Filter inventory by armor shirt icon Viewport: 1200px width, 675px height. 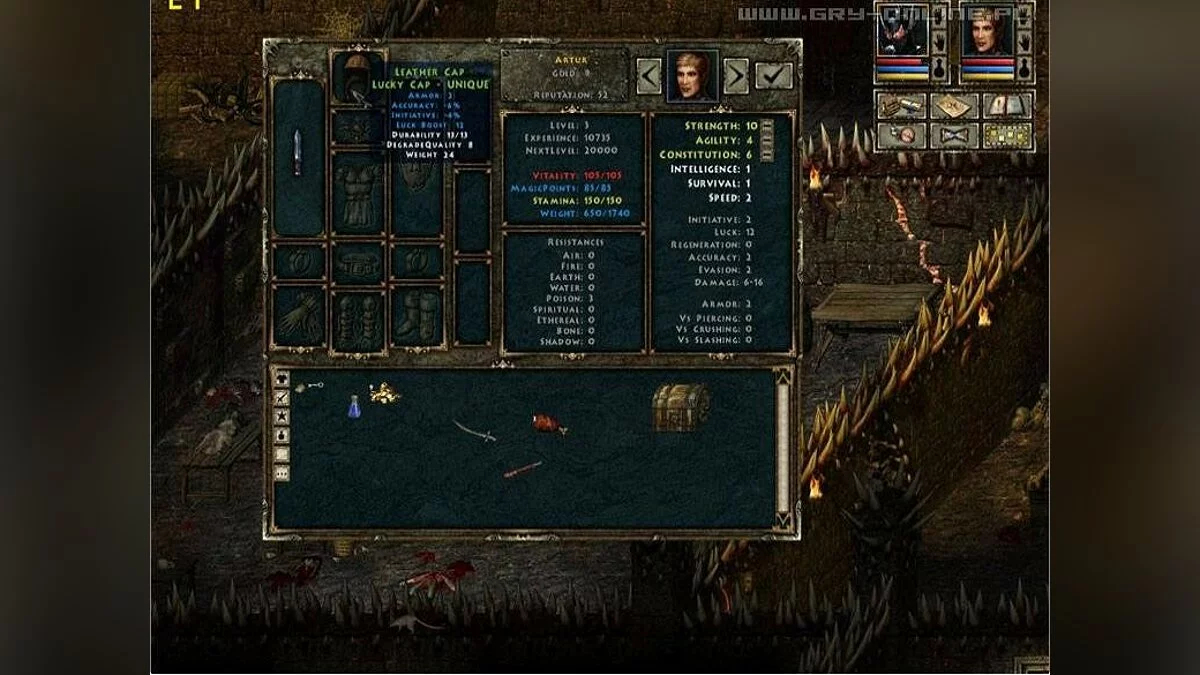click(x=282, y=381)
